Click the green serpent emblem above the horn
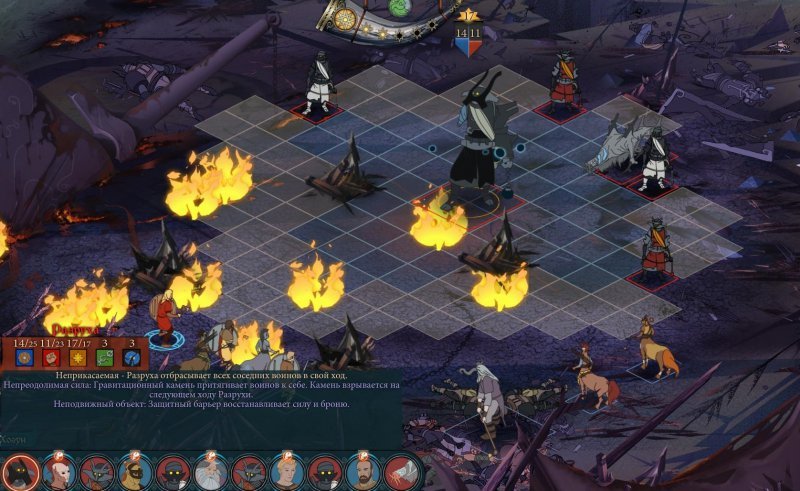 click(400, 7)
